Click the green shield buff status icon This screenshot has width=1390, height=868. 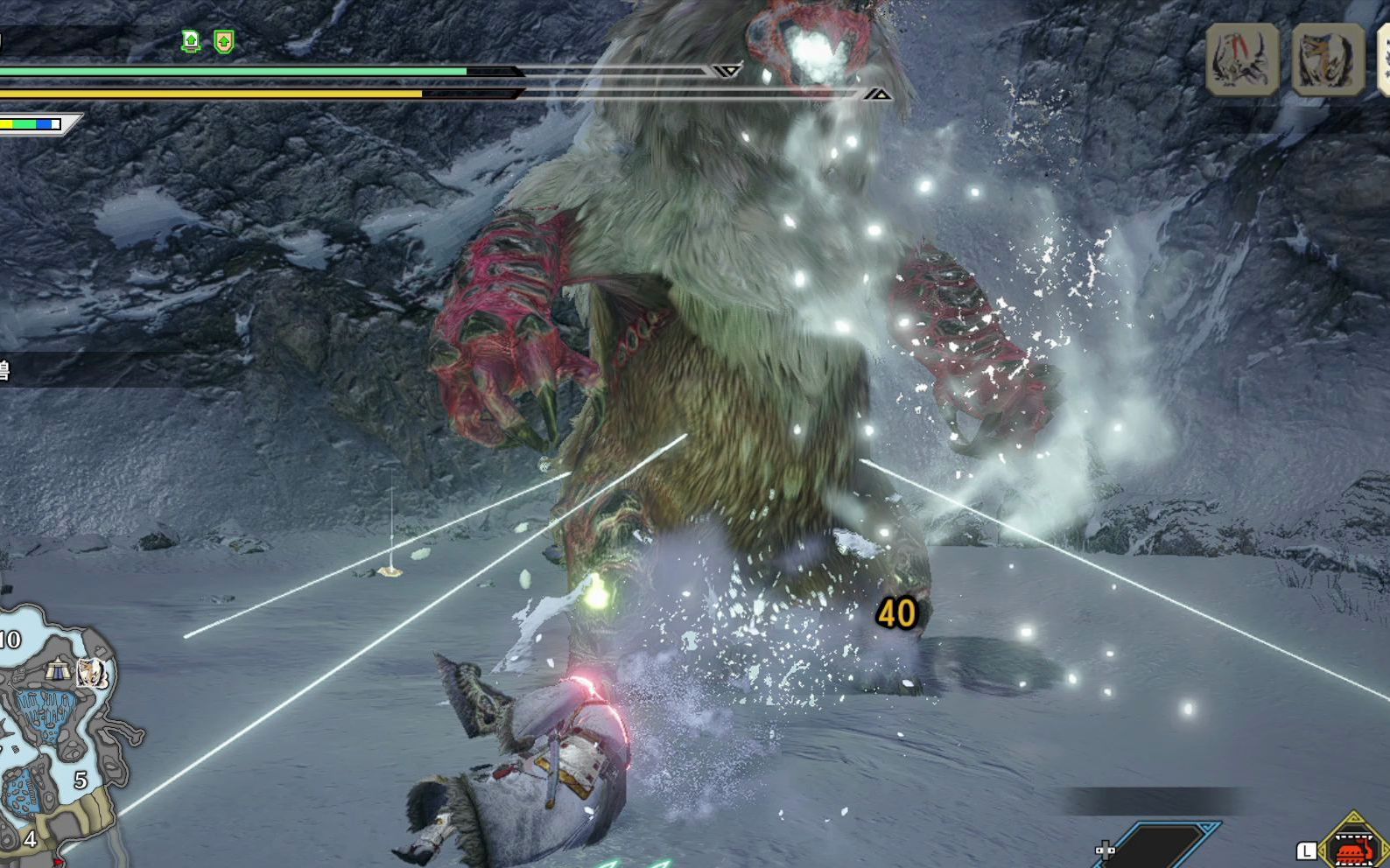tap(224, 41)
